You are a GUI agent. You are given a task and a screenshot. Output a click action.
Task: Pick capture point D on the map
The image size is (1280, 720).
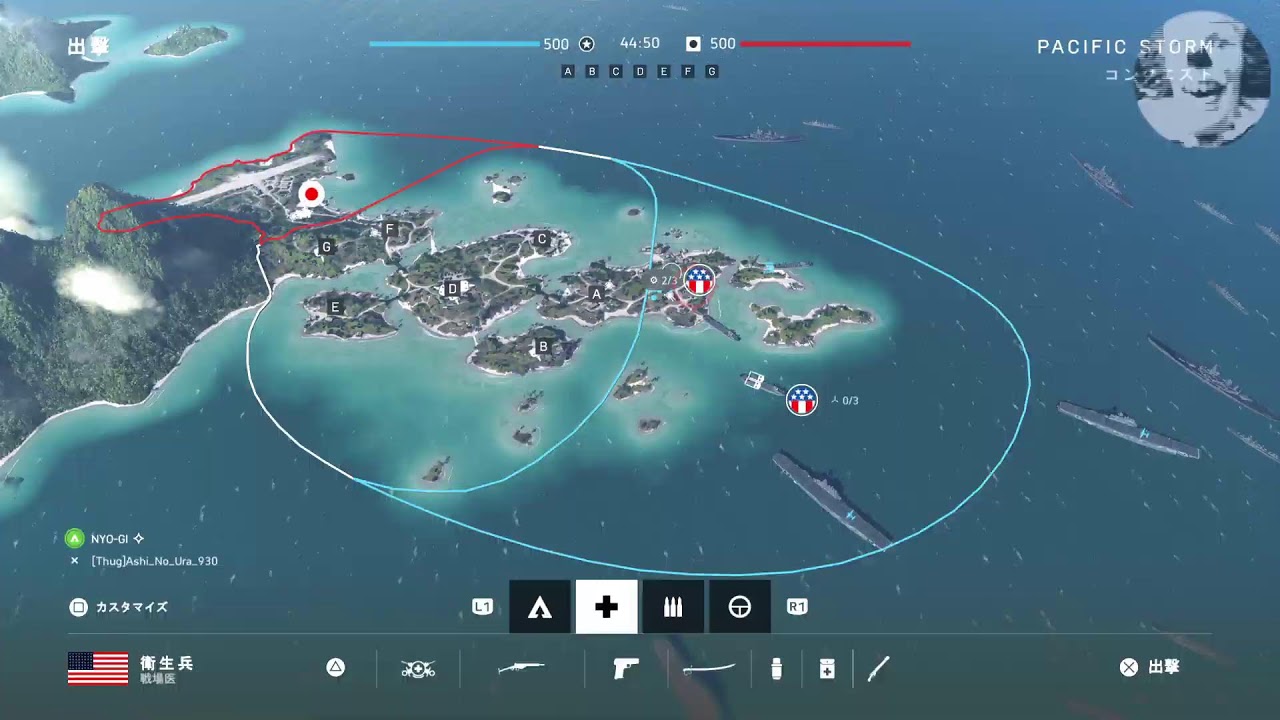point(452,289)
